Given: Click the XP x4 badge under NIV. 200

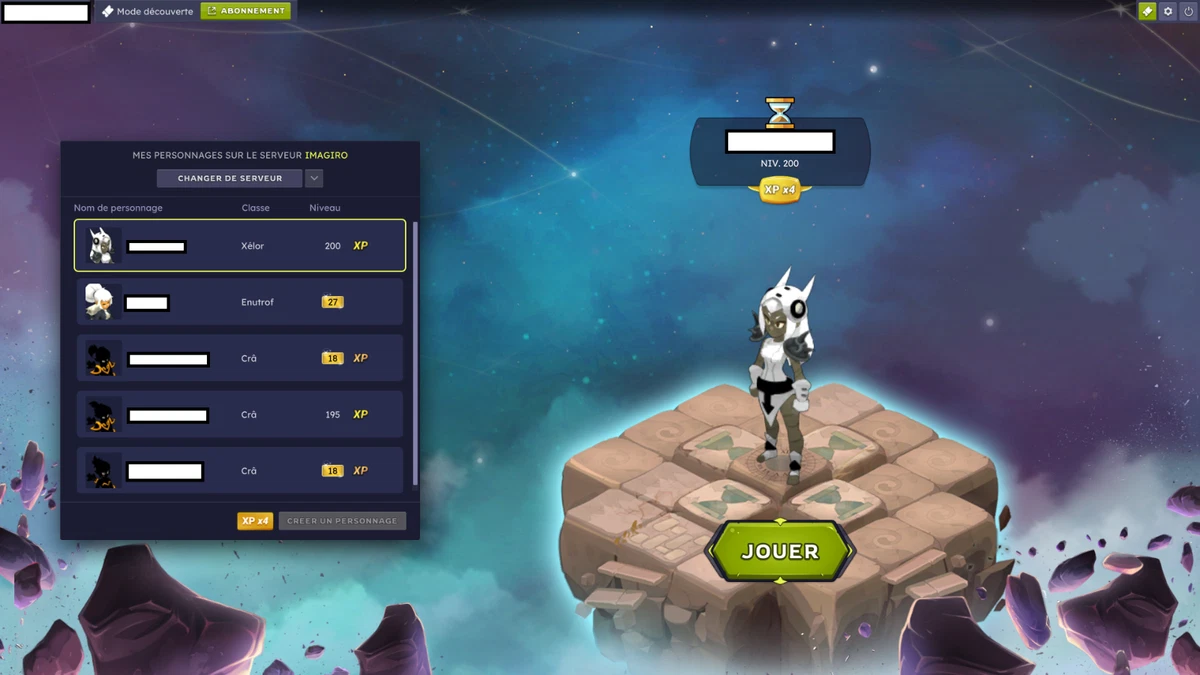Looking at the screenshot, I should coord(780,190).
